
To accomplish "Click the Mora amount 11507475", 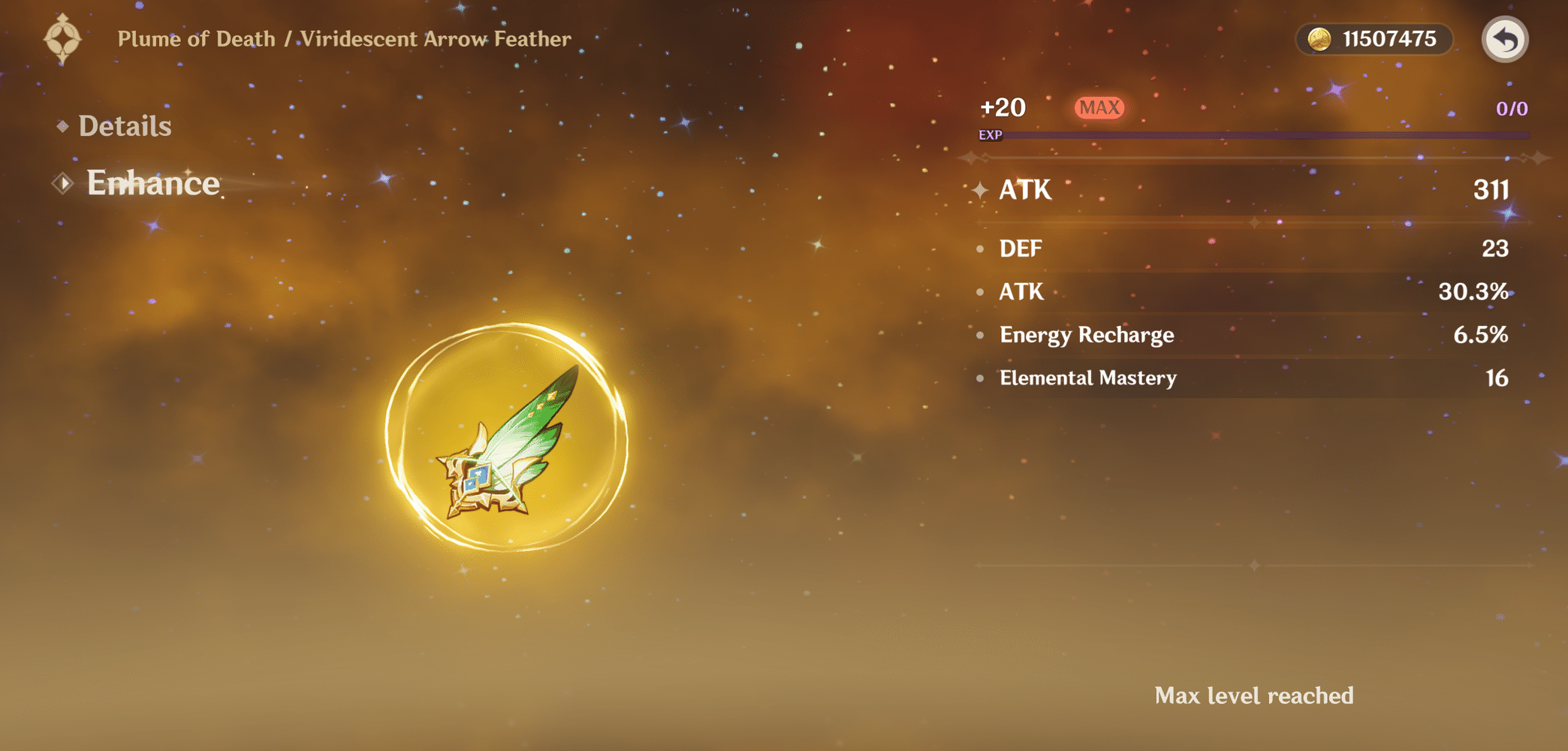I will click(x=1390, y=39).
